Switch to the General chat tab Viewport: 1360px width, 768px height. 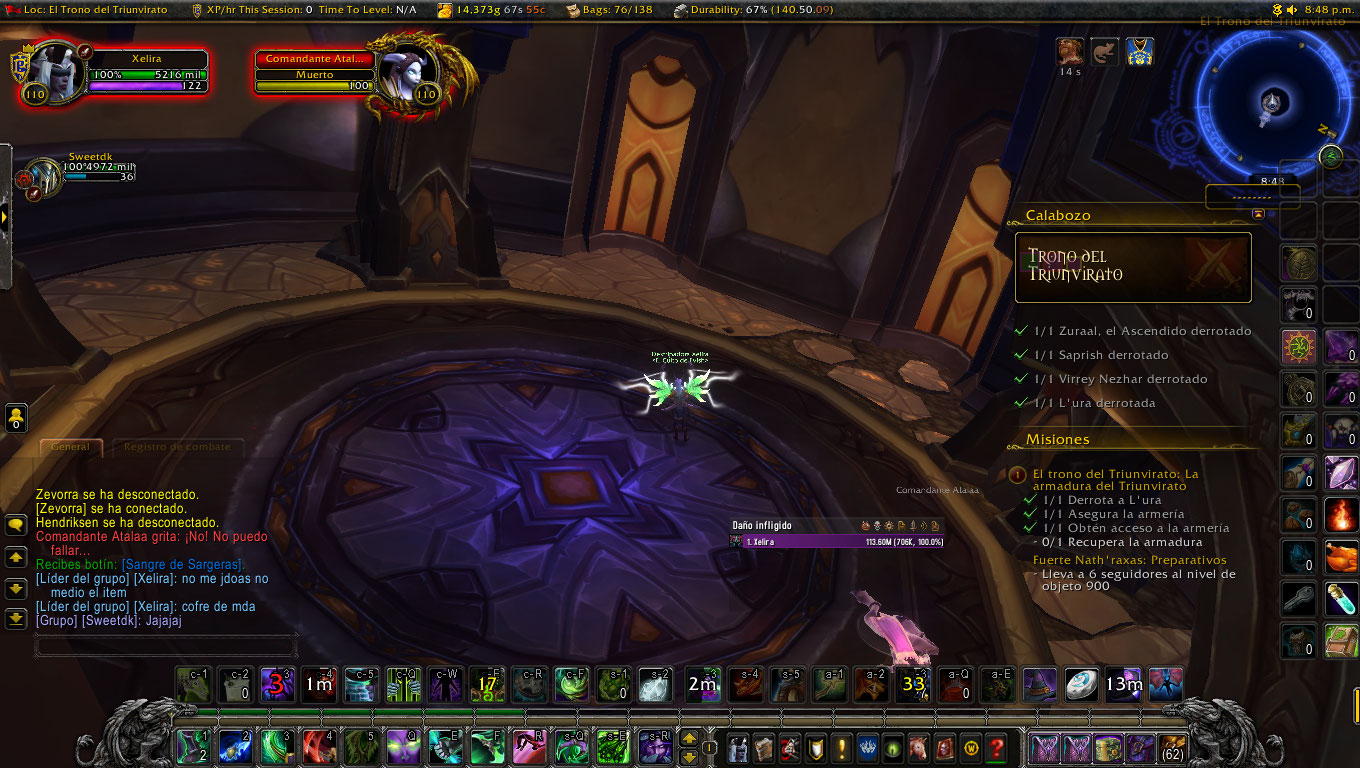coord(70,447)
